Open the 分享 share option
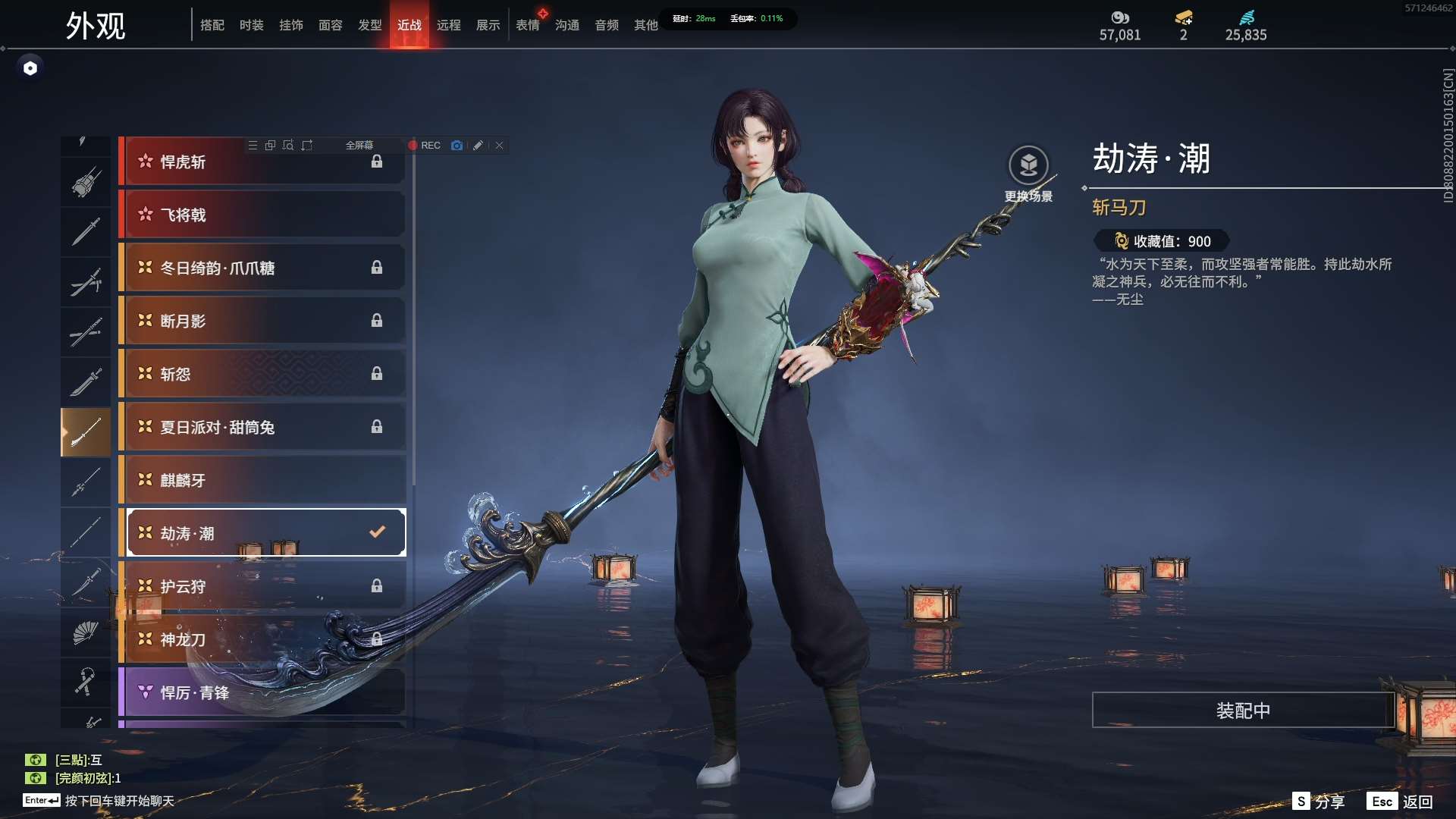This screenshot has width=1456, height=819. [x=1319, y=802]
